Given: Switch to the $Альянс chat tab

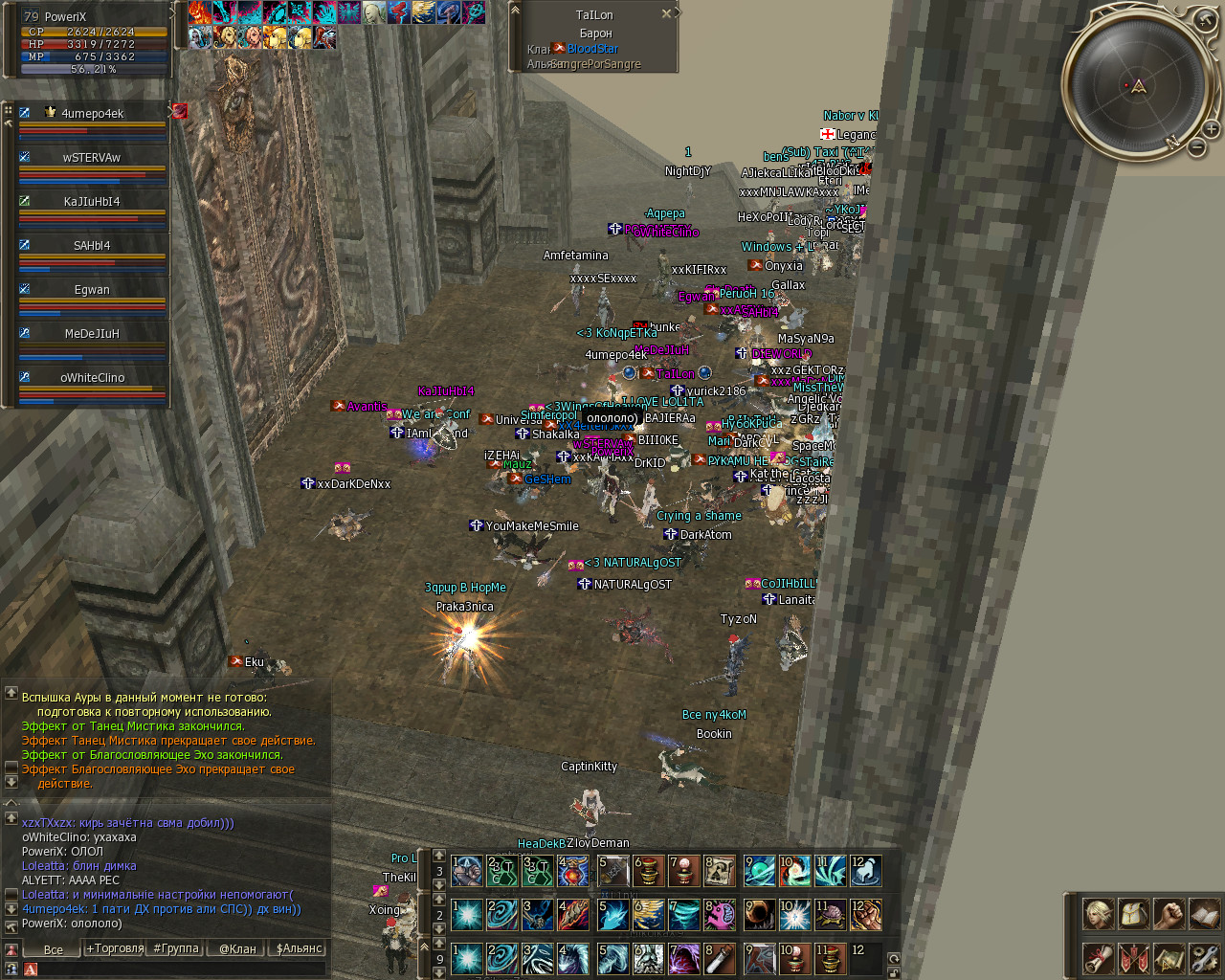Looking at the screenshot, I should pos(299,948).
